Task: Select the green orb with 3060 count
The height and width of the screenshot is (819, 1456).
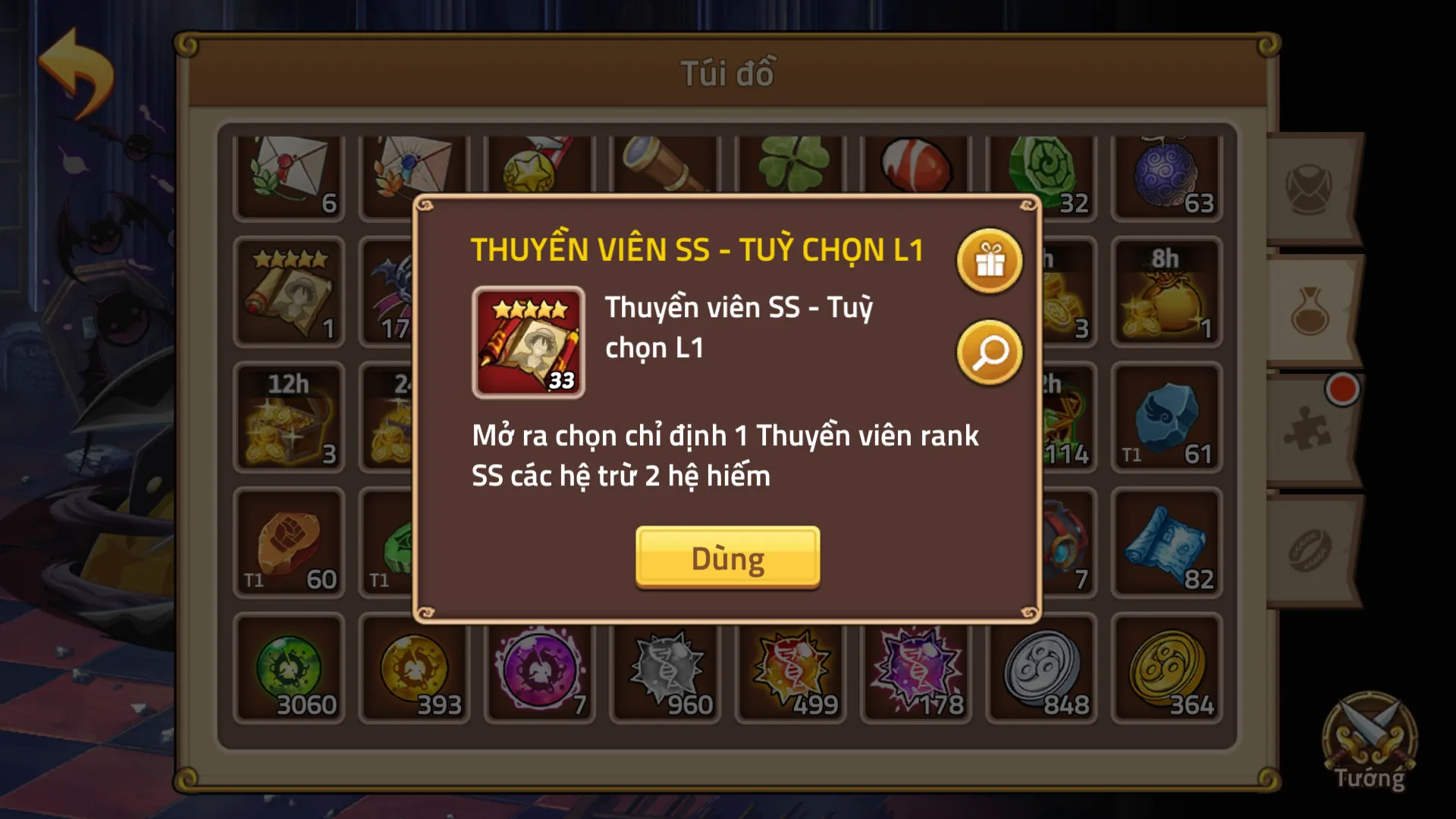Action: coord(289,669)
